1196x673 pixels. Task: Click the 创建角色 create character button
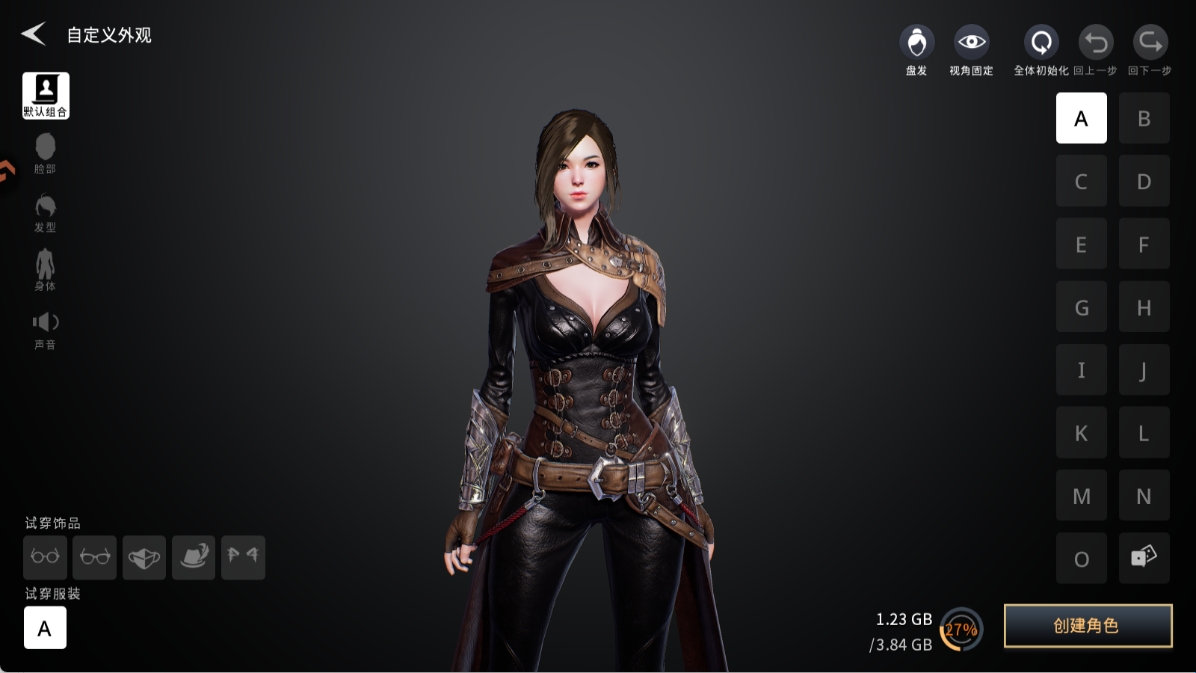click(1087, 626)
